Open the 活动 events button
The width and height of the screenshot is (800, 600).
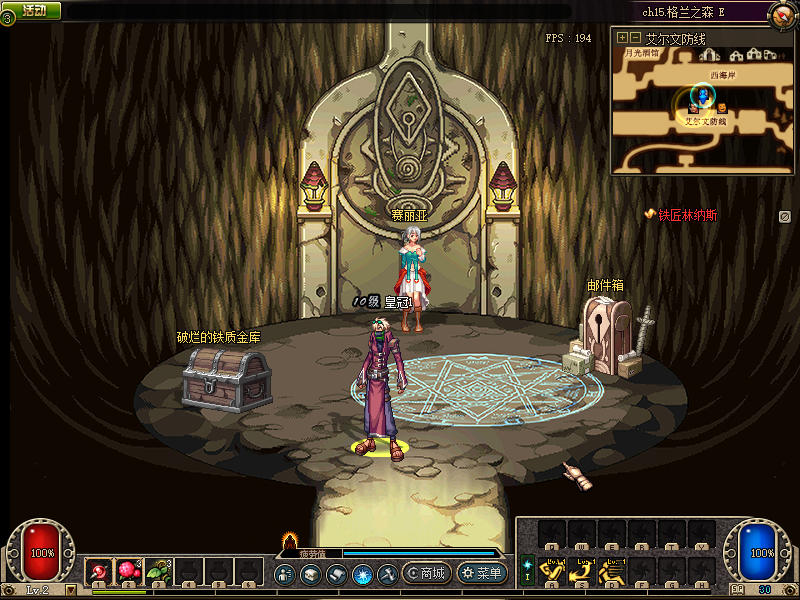pyautogui.click(x=34, y=10)
